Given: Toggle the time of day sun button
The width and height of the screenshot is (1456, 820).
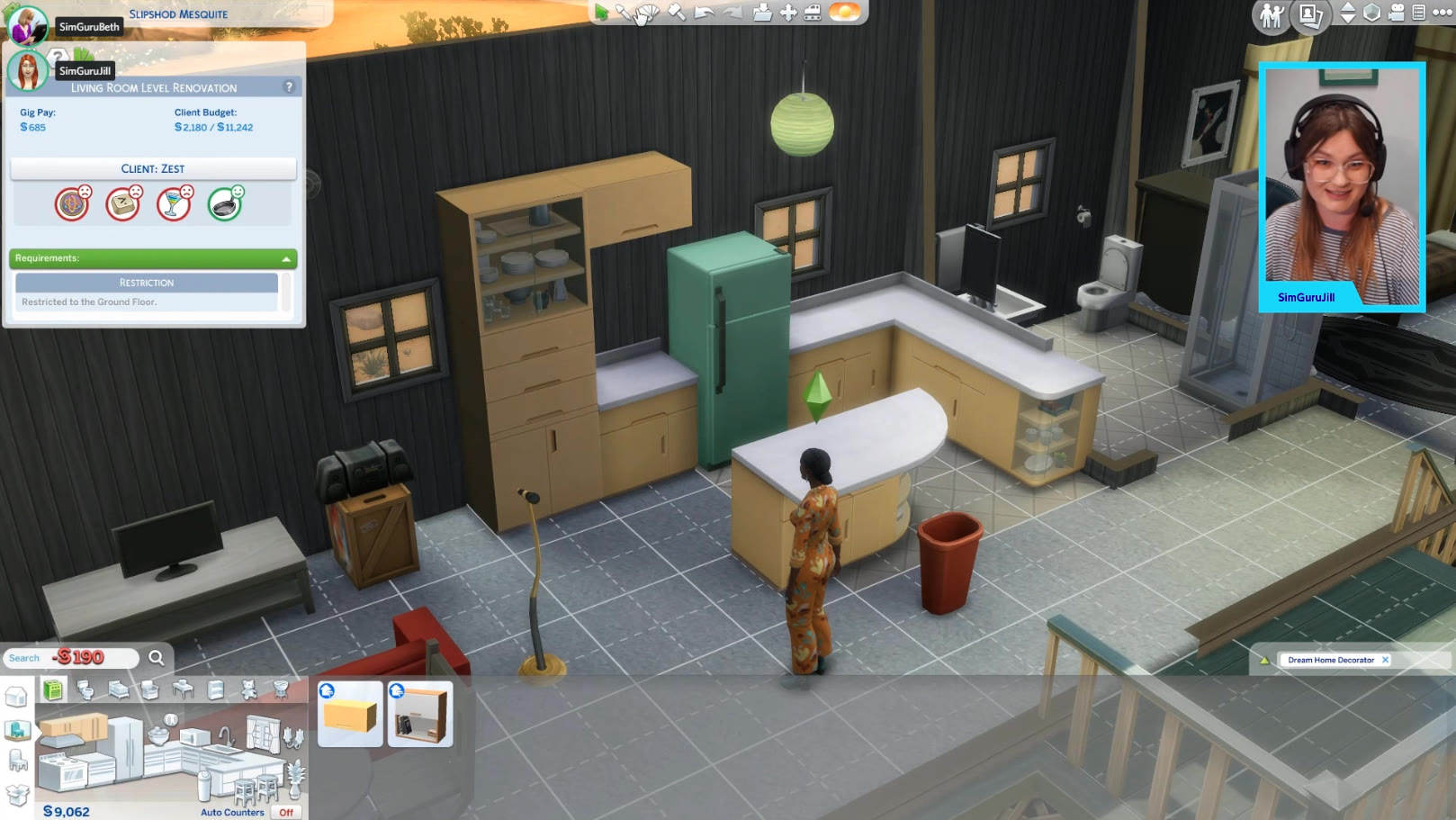Looking at the screenshot, I should click(x=844, y=12).
